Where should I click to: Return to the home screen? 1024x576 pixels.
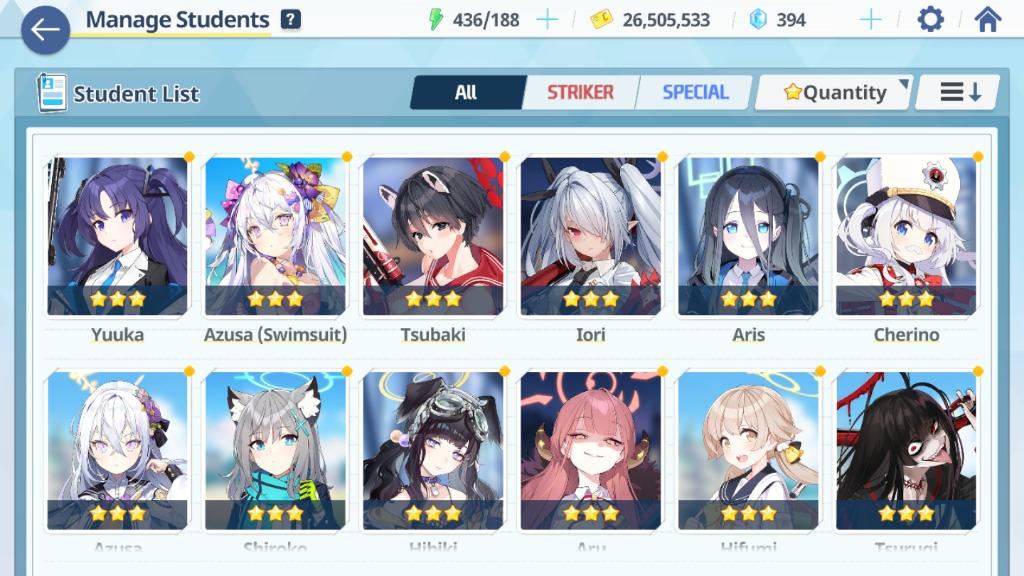coord(987,19)
